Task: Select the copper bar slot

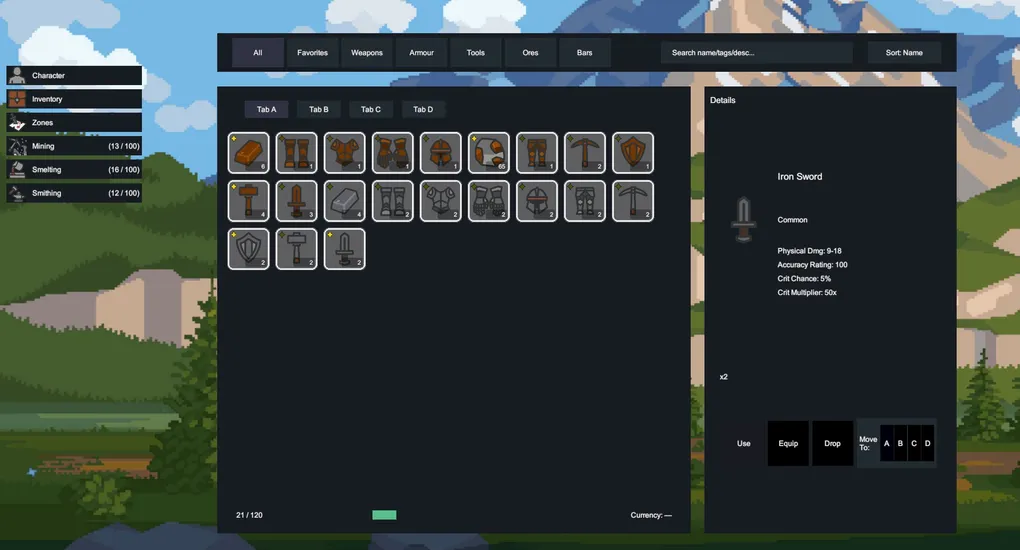Action: click(x=249, y=153)
